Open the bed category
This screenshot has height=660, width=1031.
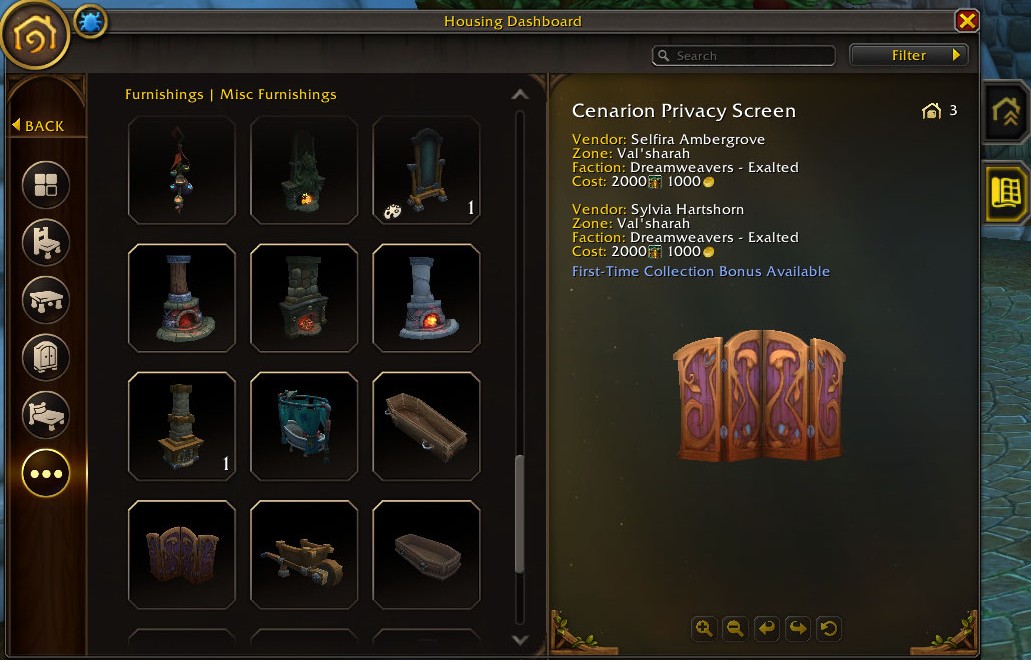[46, 415]
